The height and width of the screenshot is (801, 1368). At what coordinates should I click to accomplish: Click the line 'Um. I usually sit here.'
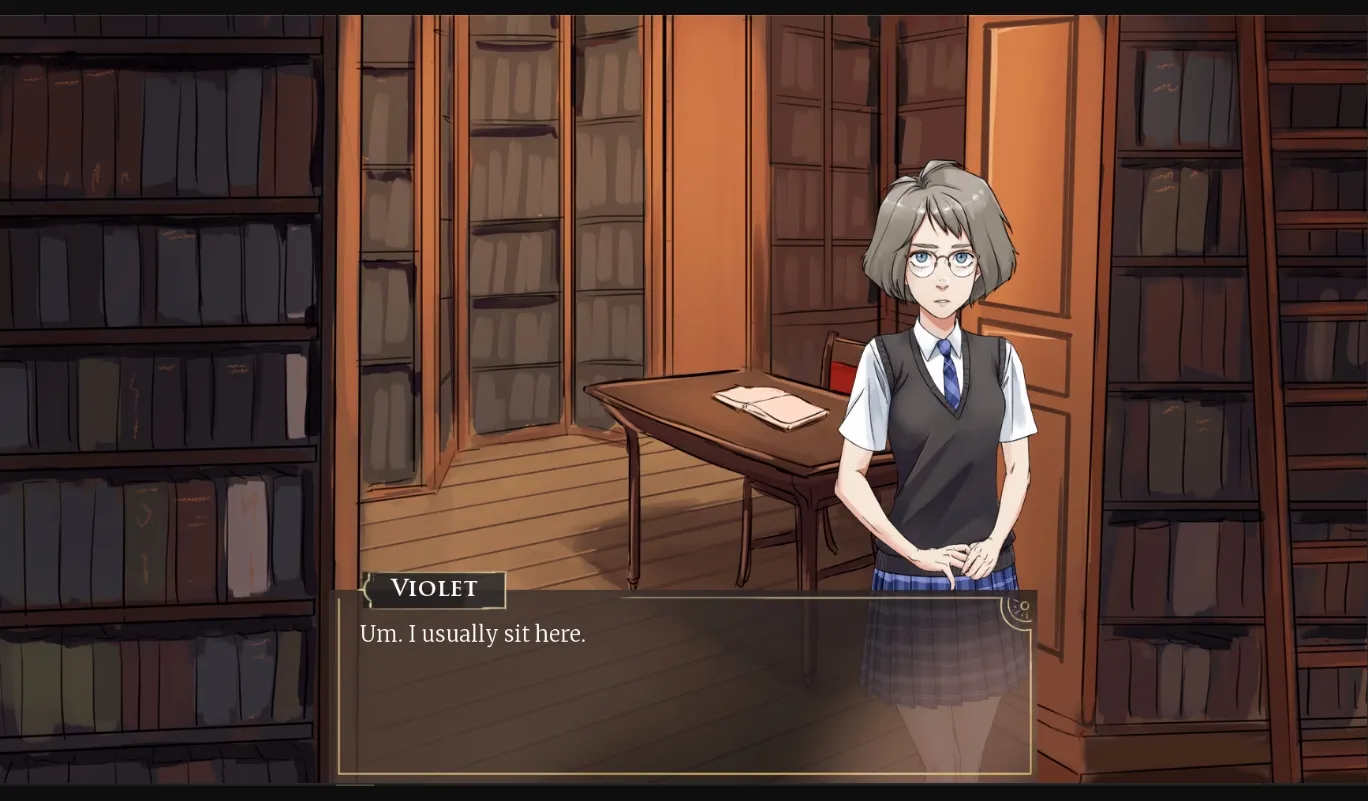pos(472,633)
